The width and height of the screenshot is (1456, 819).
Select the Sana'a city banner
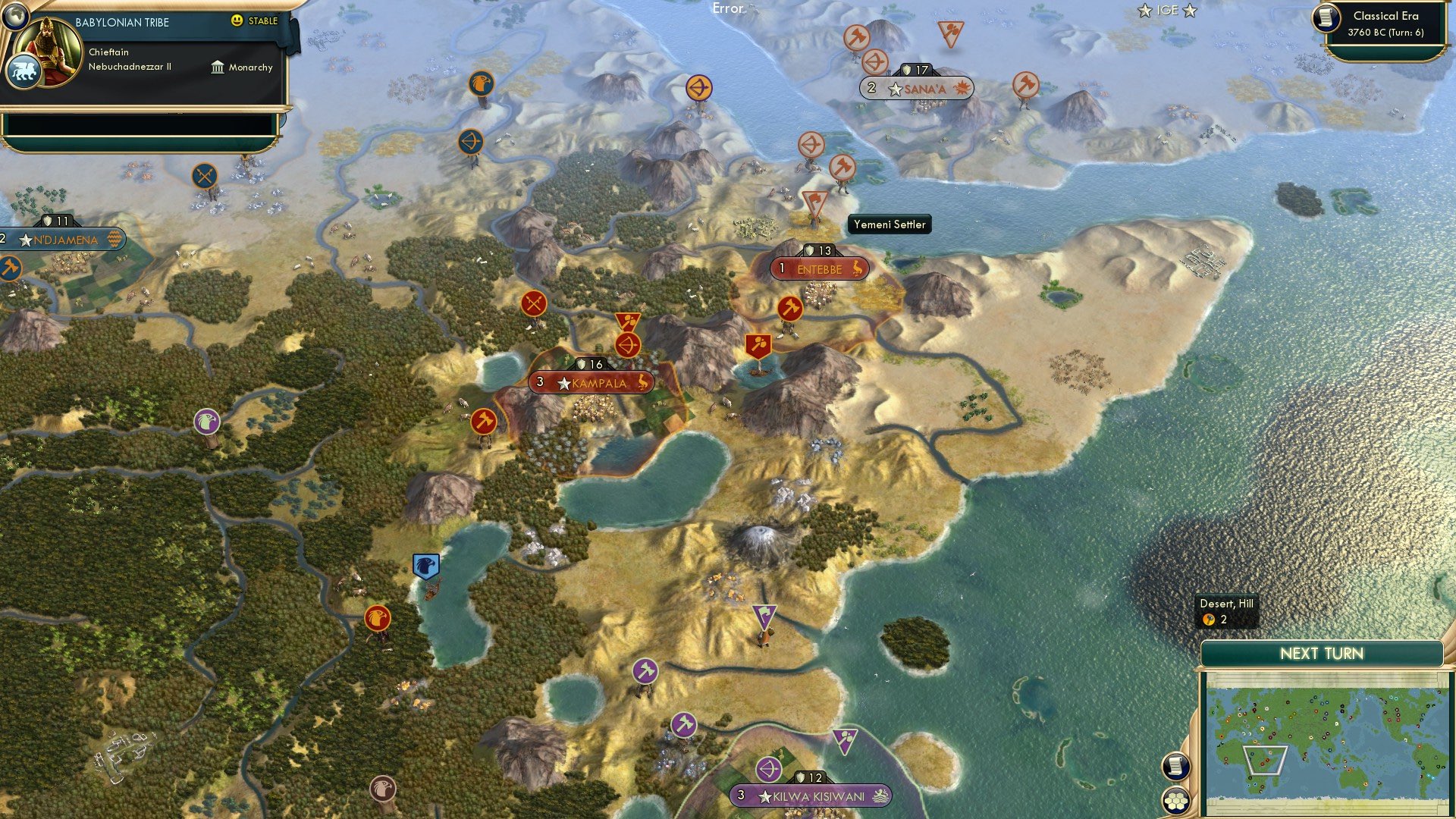click(x=915, y=89)
